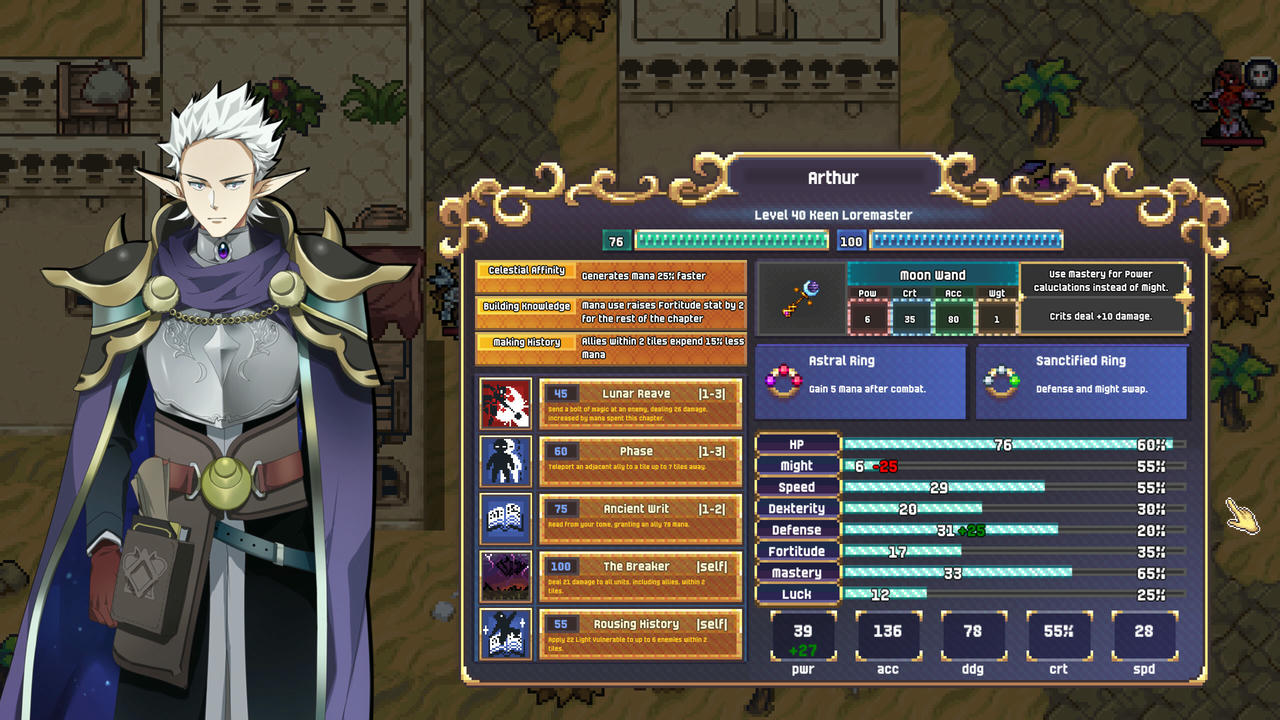Select the Lunar Reave skill icon

point(505,403)
